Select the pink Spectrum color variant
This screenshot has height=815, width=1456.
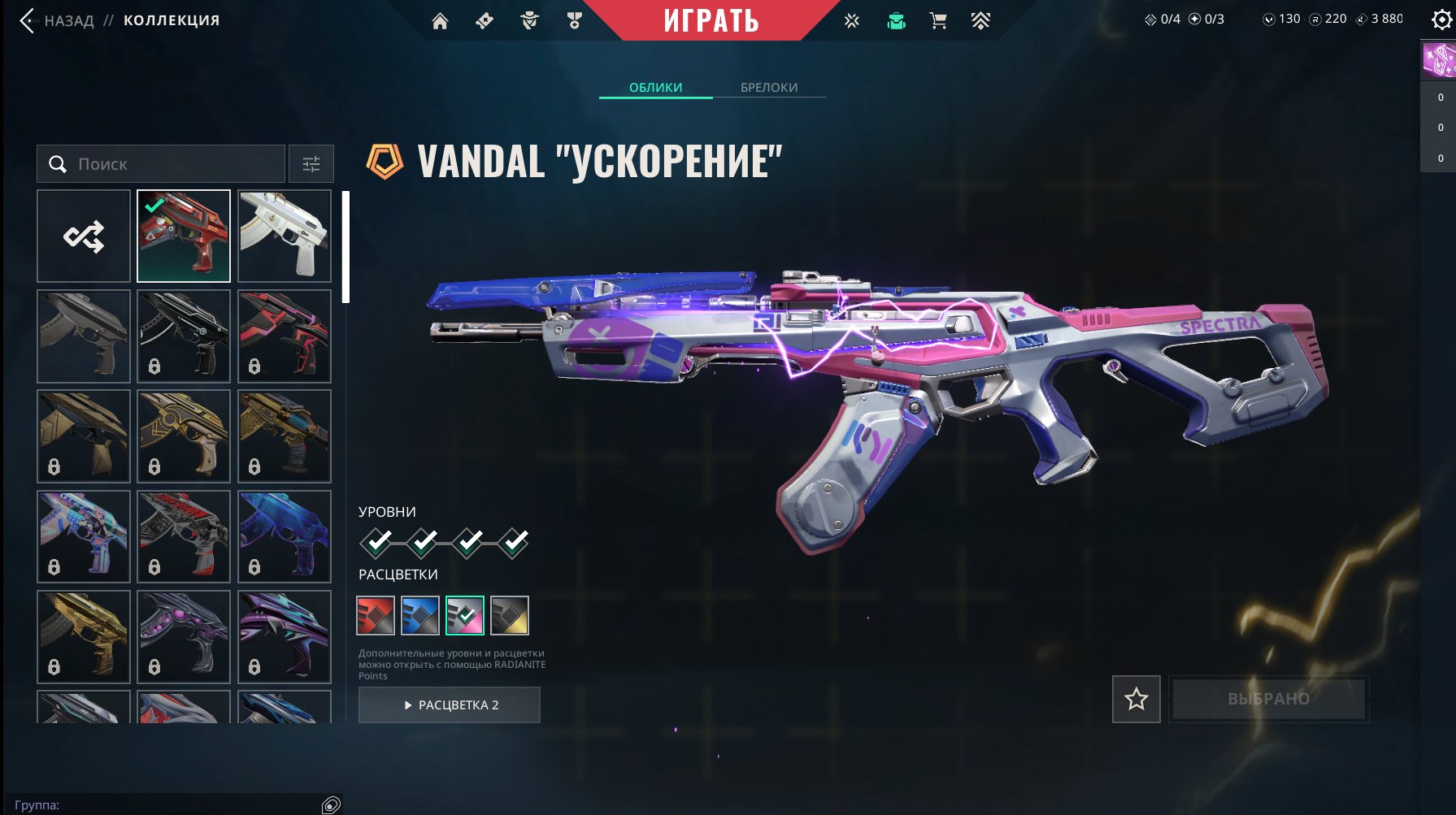pos(463,615)
